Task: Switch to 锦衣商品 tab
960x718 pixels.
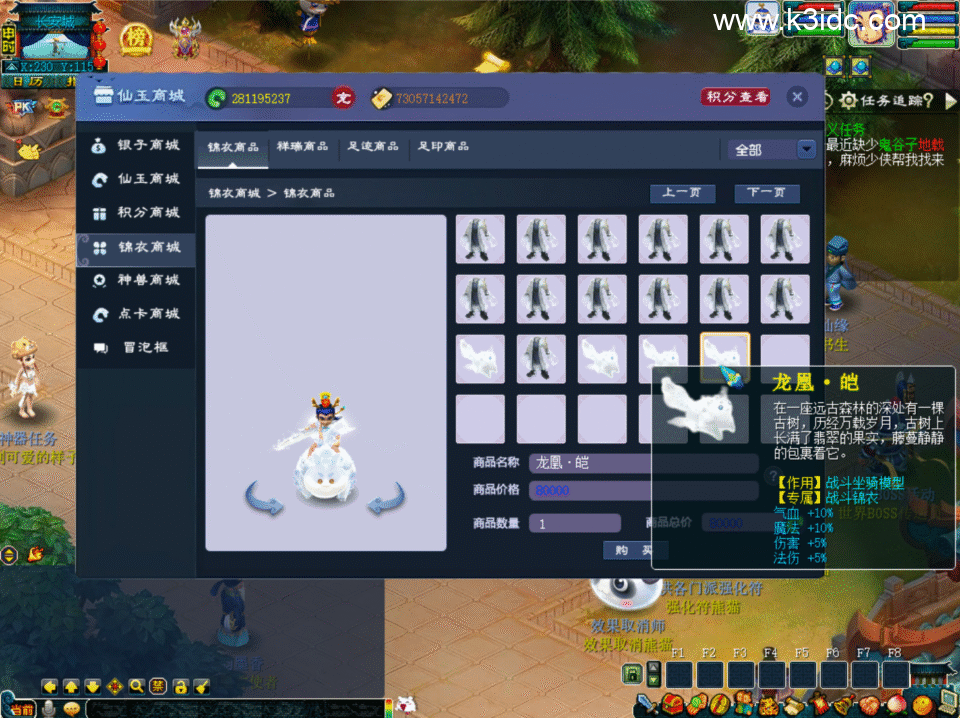Action: pyautogui.click(x=233, y=147)
